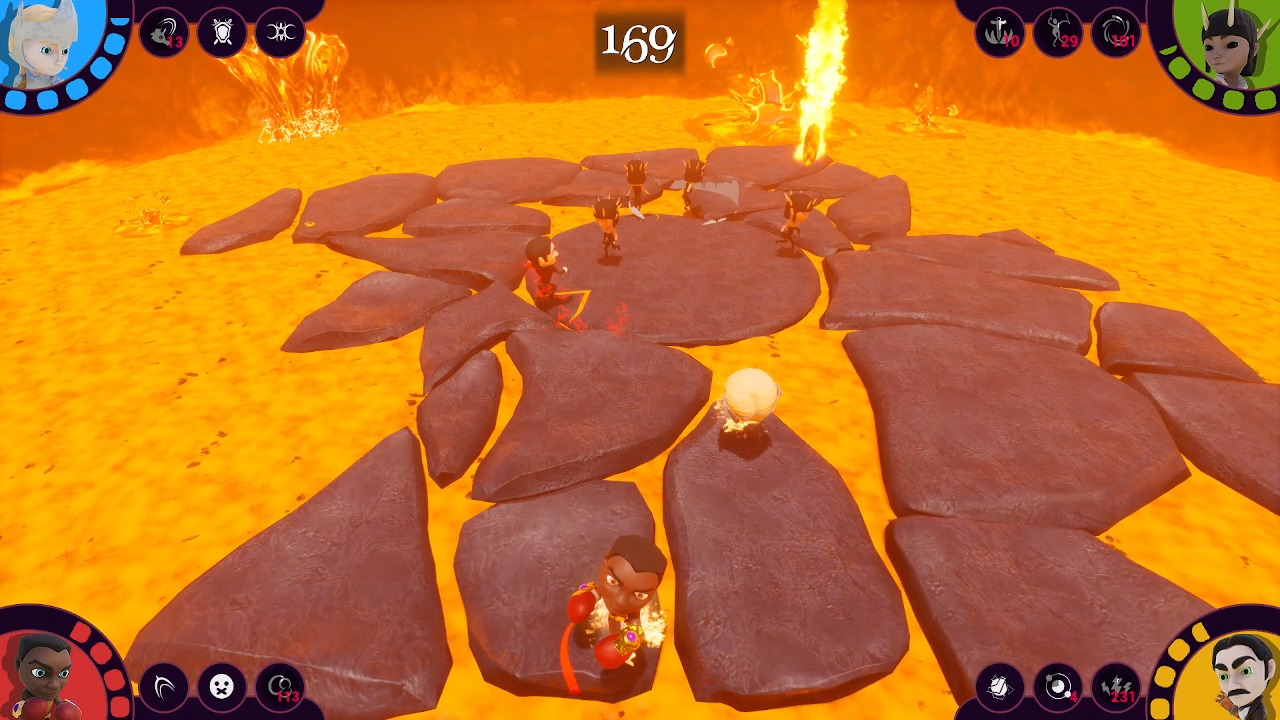
Task: Select the winged cloak ability icon
Action: tap(999, 687)
